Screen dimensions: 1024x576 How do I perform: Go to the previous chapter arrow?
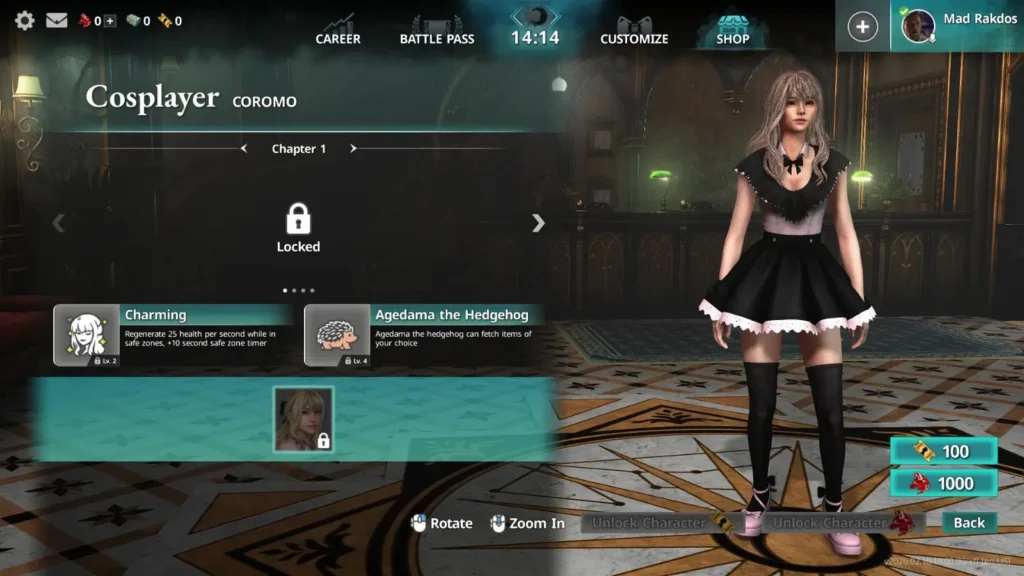(x=244, y=149)
